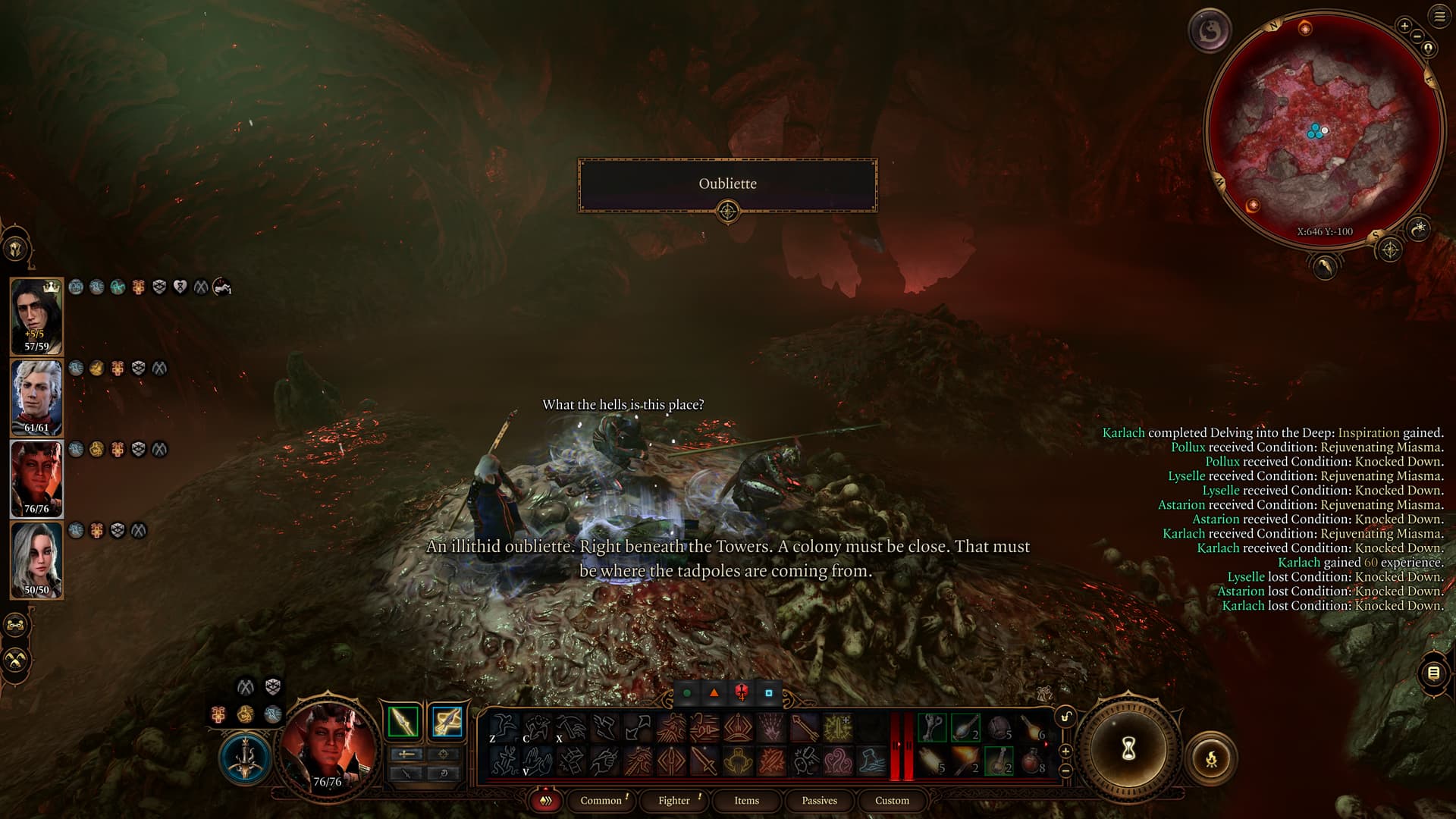Select Astarion's party portrait

[36, 397]
